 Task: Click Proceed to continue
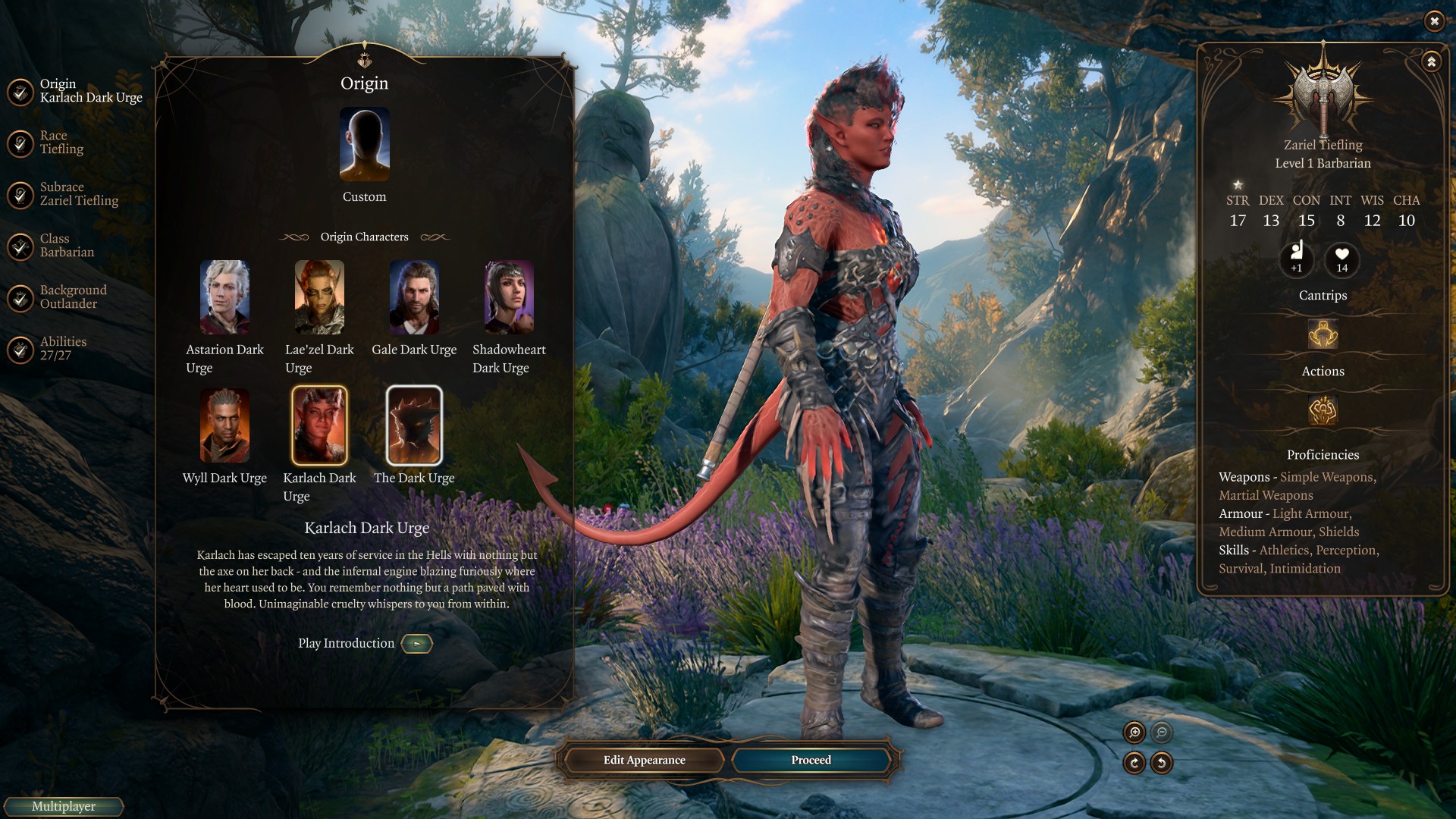[x=811, y=760]
